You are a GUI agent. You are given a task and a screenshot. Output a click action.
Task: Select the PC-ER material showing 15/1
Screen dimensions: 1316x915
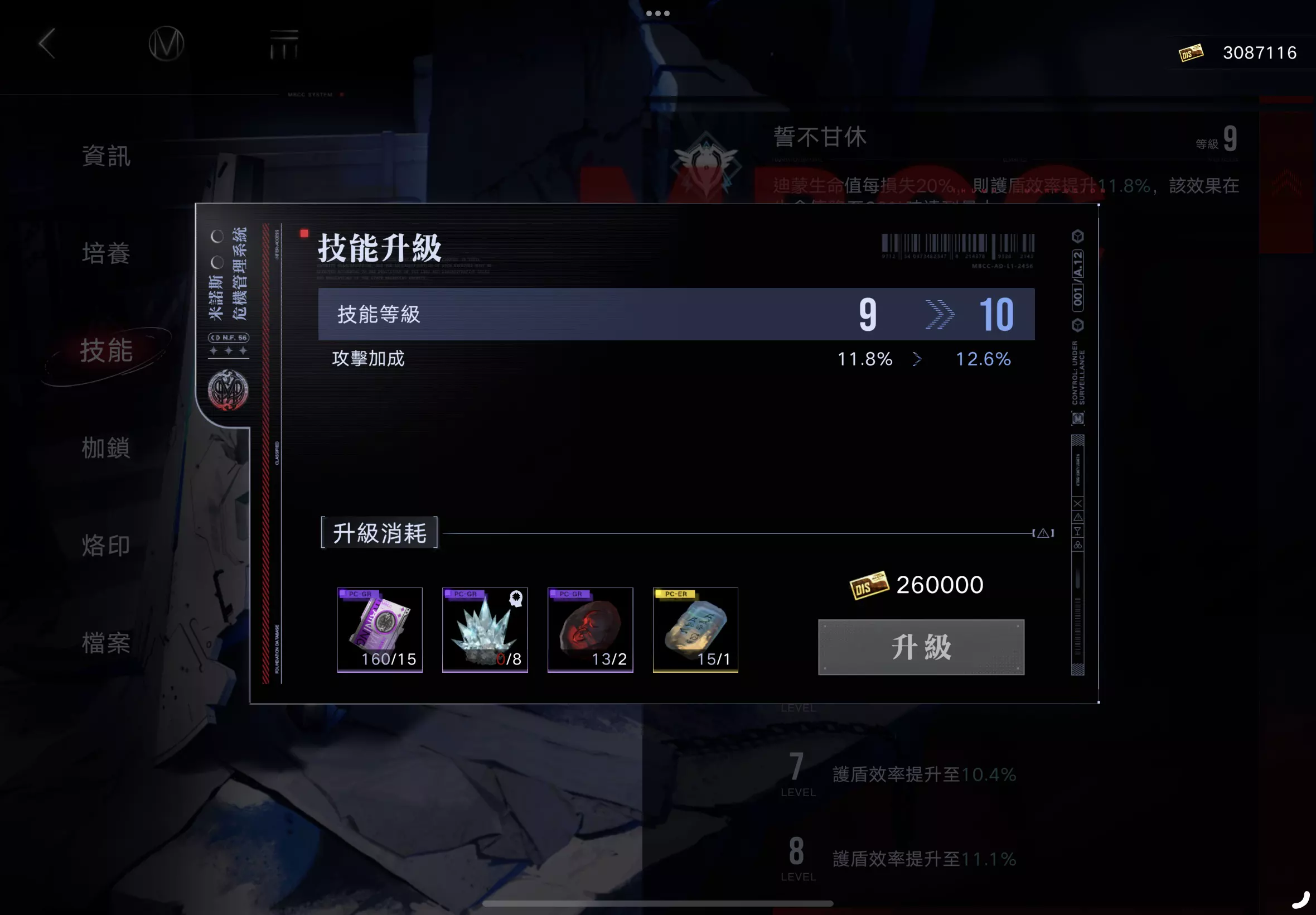[x=695, y=629]
